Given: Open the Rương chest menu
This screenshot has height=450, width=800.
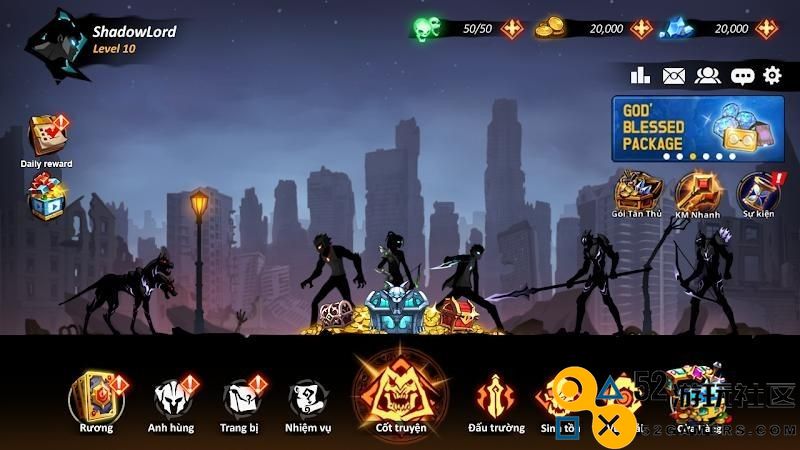Looking at the screenshot, I should 96,398.
